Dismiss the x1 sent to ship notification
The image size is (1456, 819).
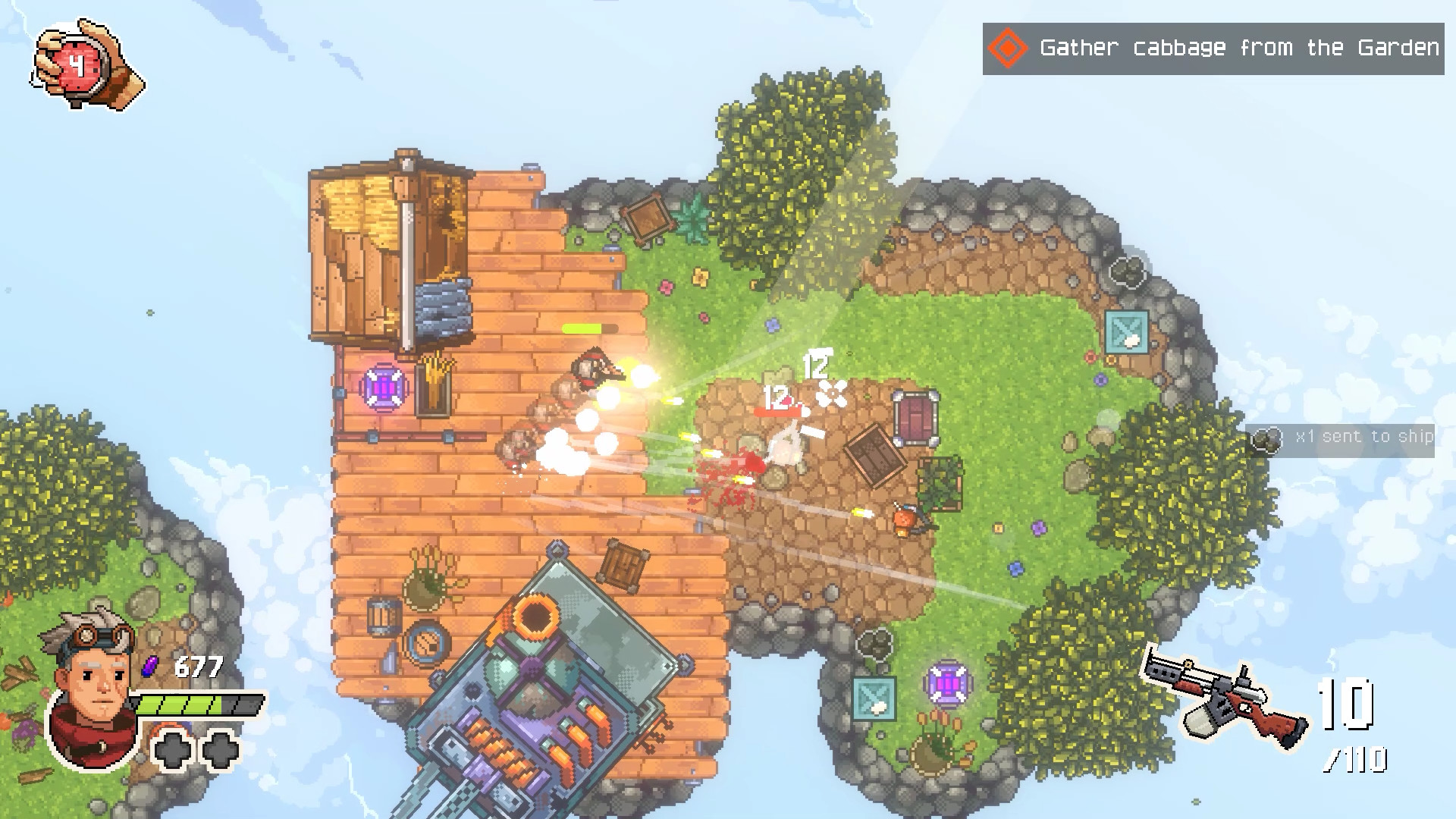point(1357,437)
